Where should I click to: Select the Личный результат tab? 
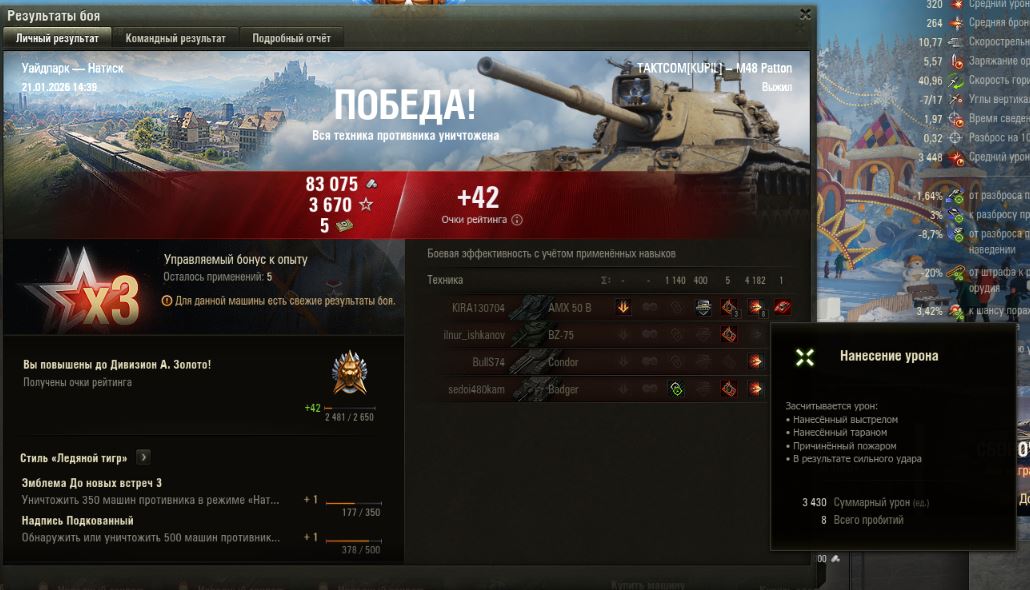tap(57, 38)
